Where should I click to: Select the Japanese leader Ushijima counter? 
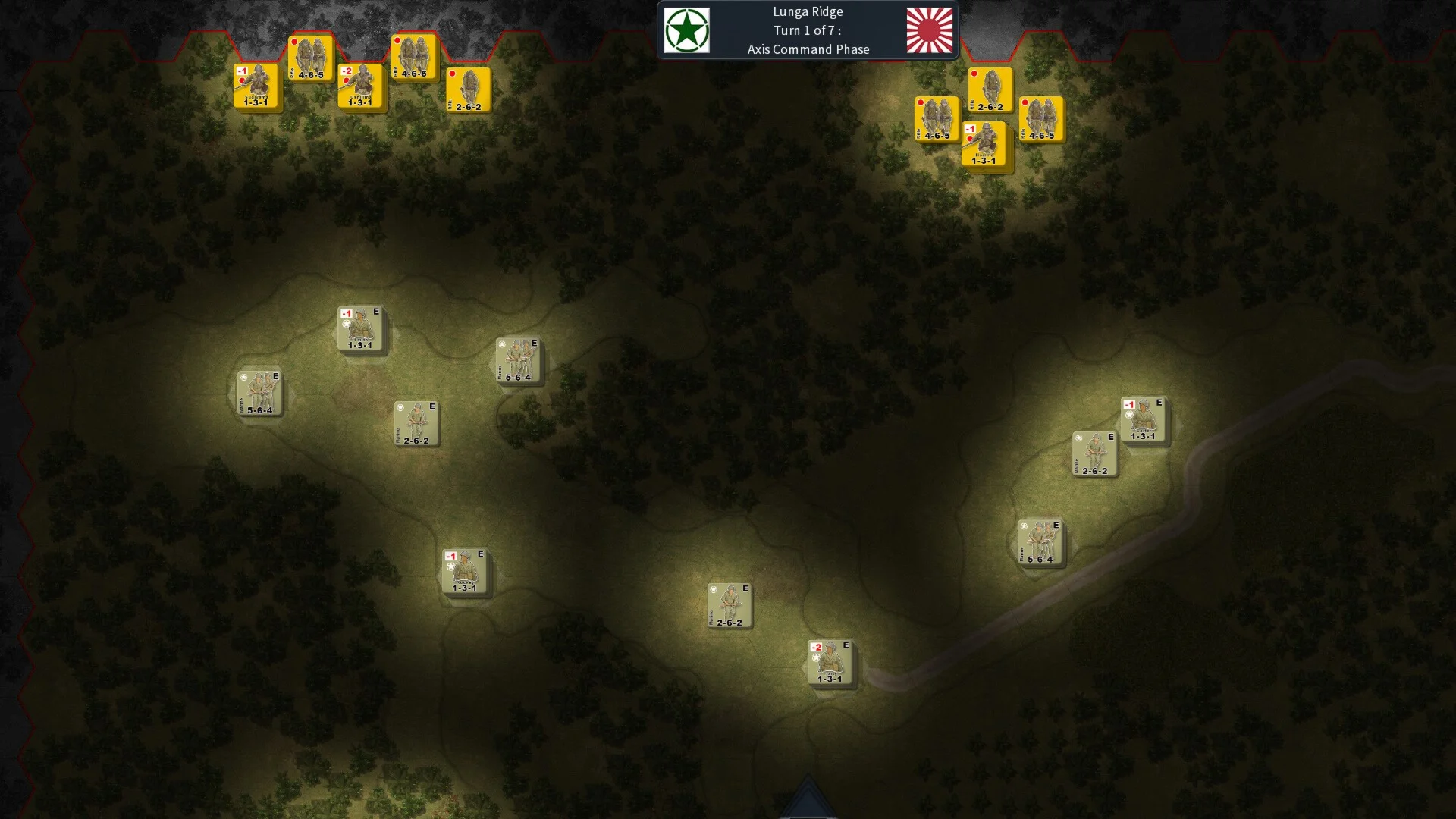360,86
